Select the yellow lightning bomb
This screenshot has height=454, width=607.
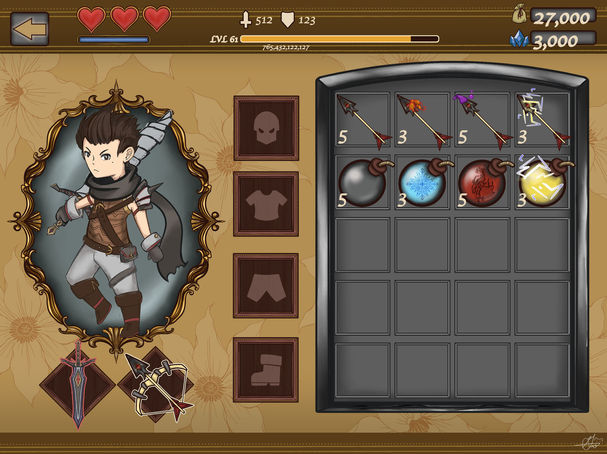coord(541,182)
